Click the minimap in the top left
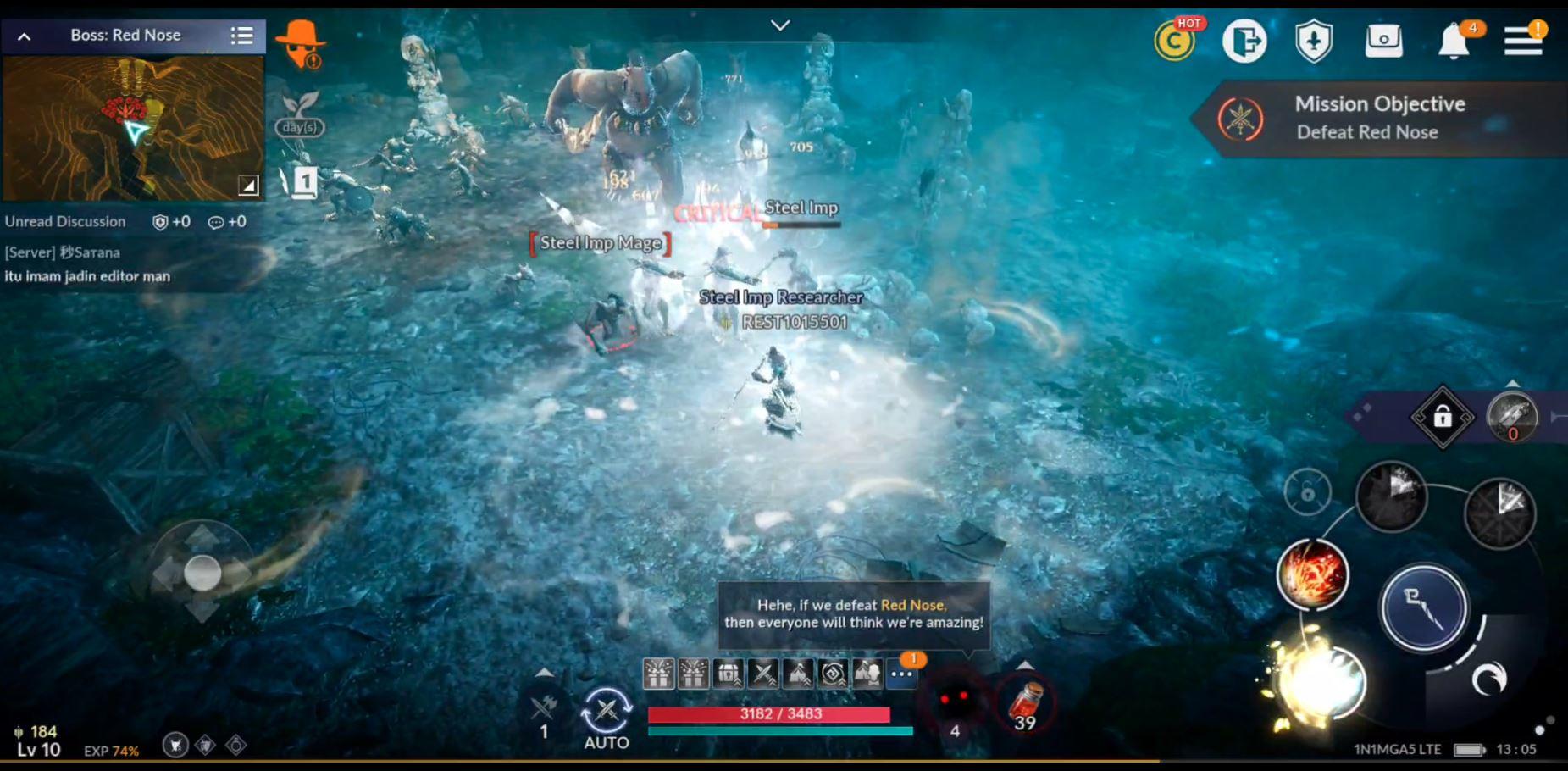The height and width of the screenshot is (771, 1568). [x=133, y=127]
